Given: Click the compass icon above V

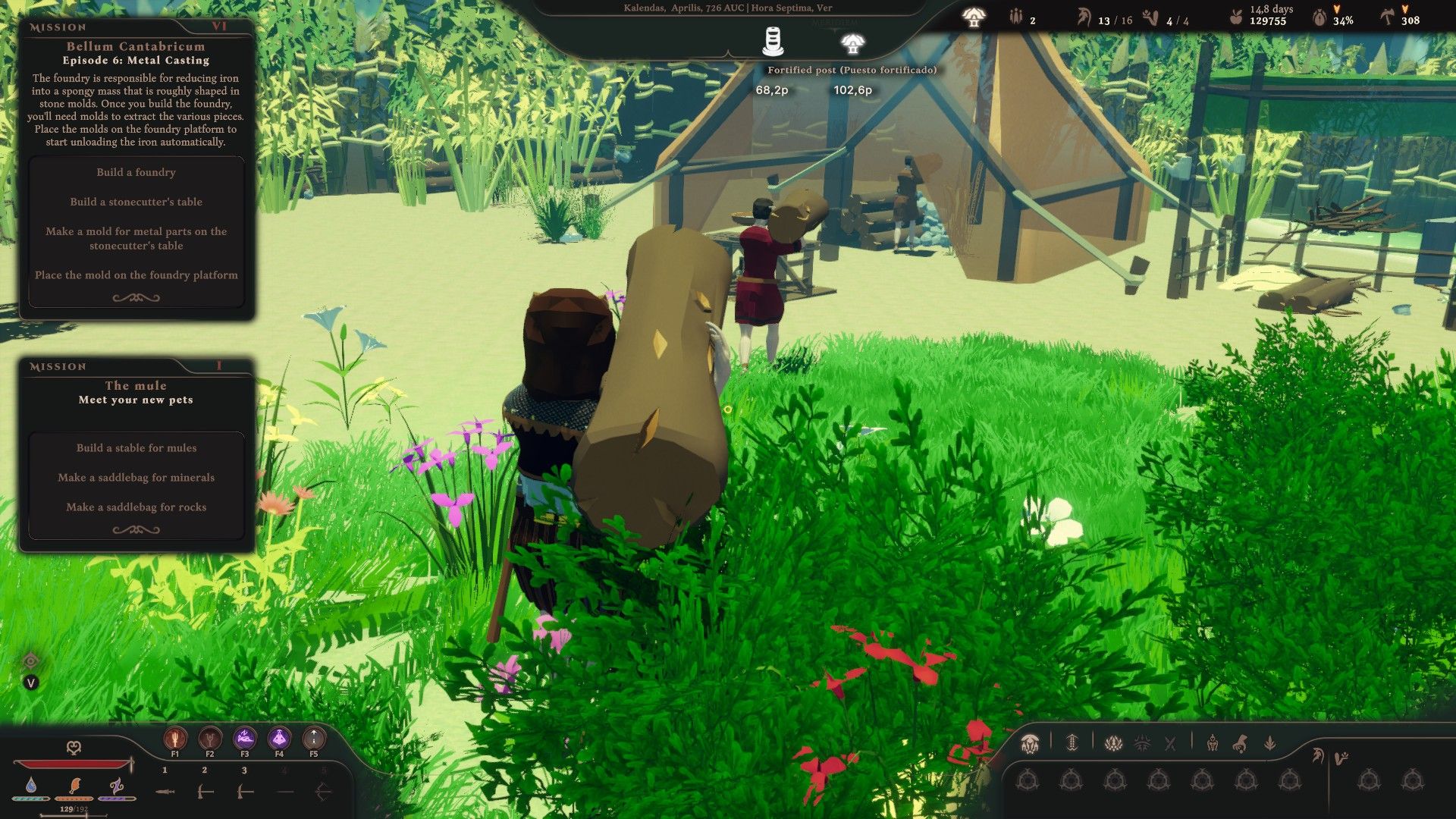Looking at the screenshot, I should click(x=31, y=661).
